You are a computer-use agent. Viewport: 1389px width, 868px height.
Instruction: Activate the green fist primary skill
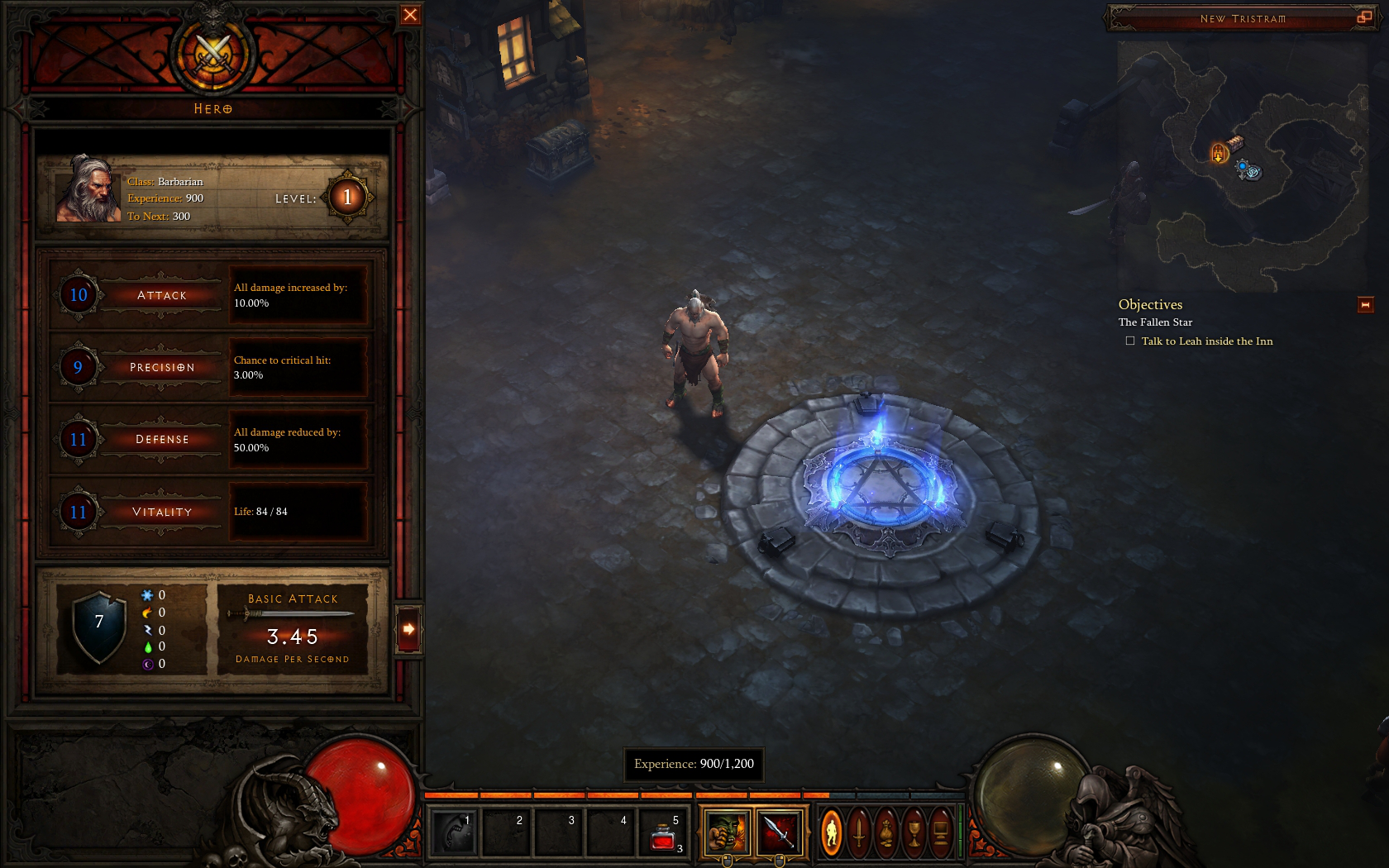pyautogui.click(x=727, y=832)
